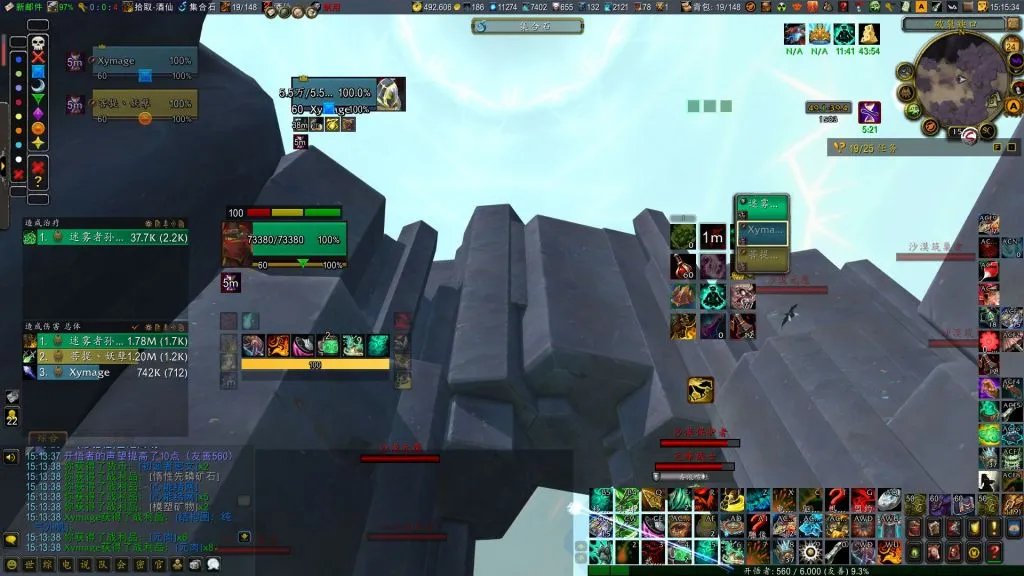Click the 集合石 button at top center
Screen dimensions: 1024x576
pos(527,26)
